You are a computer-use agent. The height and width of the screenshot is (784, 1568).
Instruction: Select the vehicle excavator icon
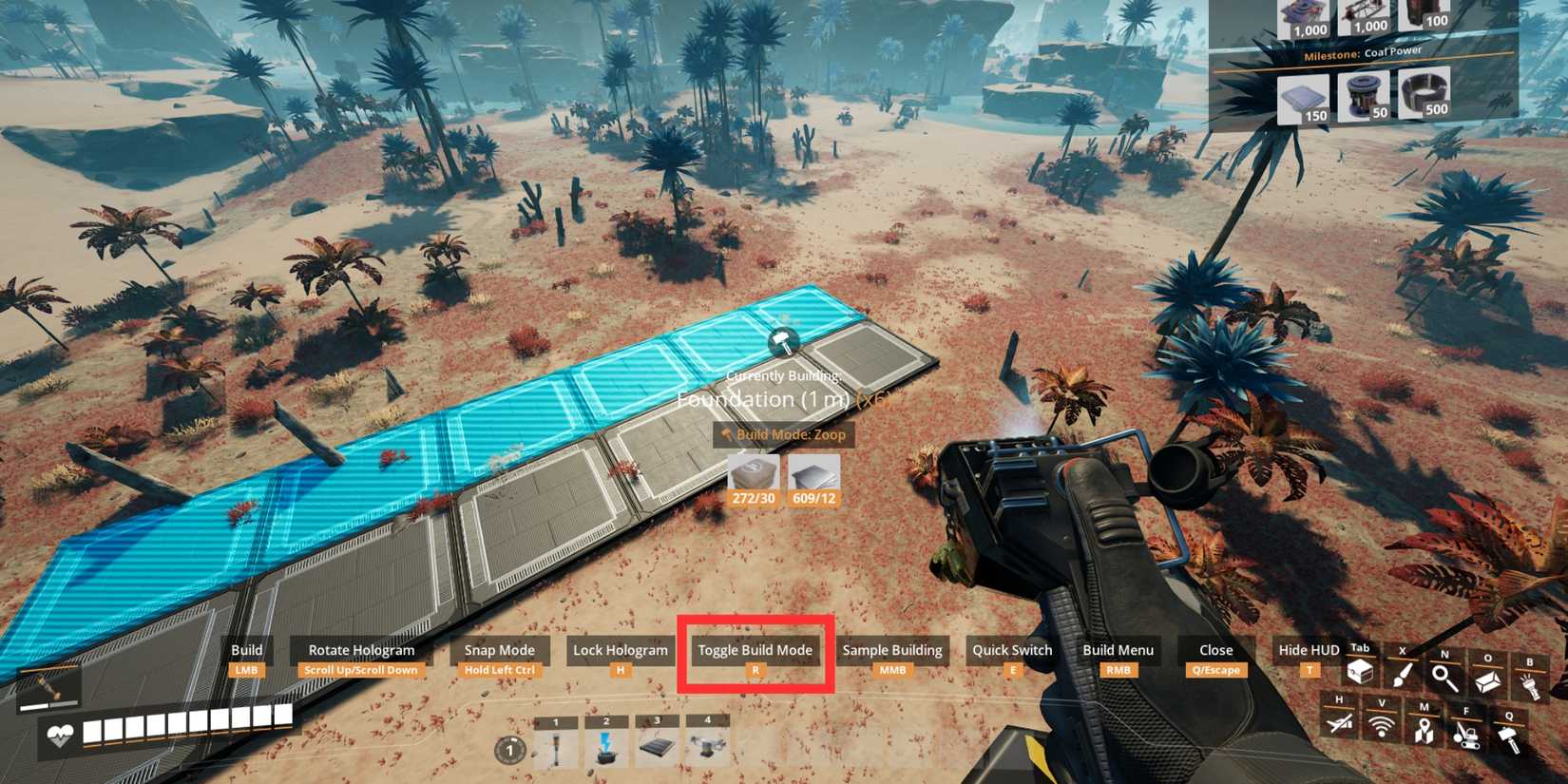(1466, 737)
